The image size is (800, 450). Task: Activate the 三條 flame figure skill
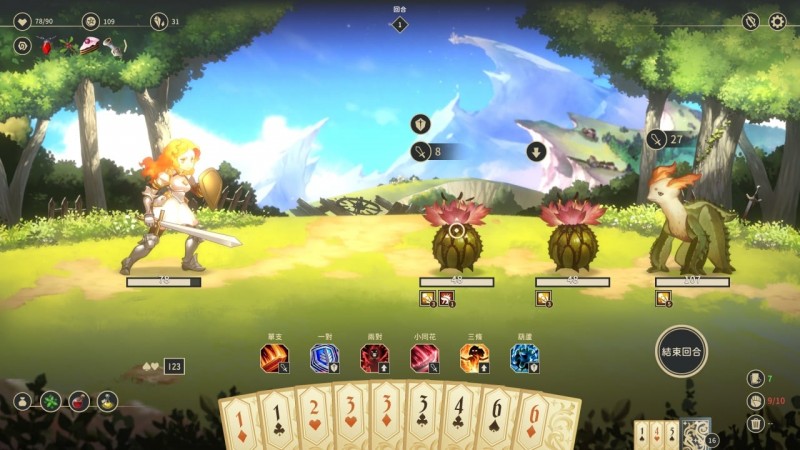[475, 358]
